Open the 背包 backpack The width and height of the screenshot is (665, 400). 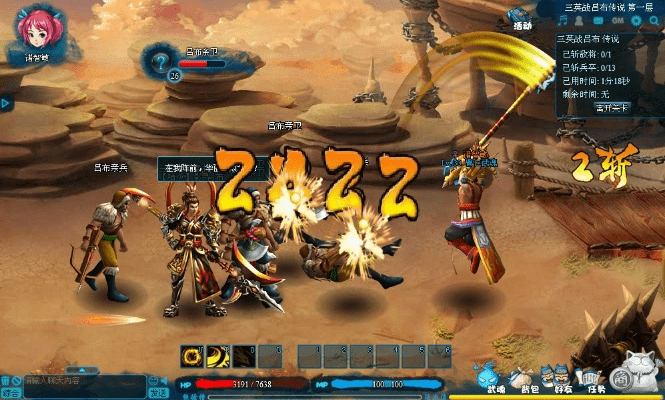[522, 377]
